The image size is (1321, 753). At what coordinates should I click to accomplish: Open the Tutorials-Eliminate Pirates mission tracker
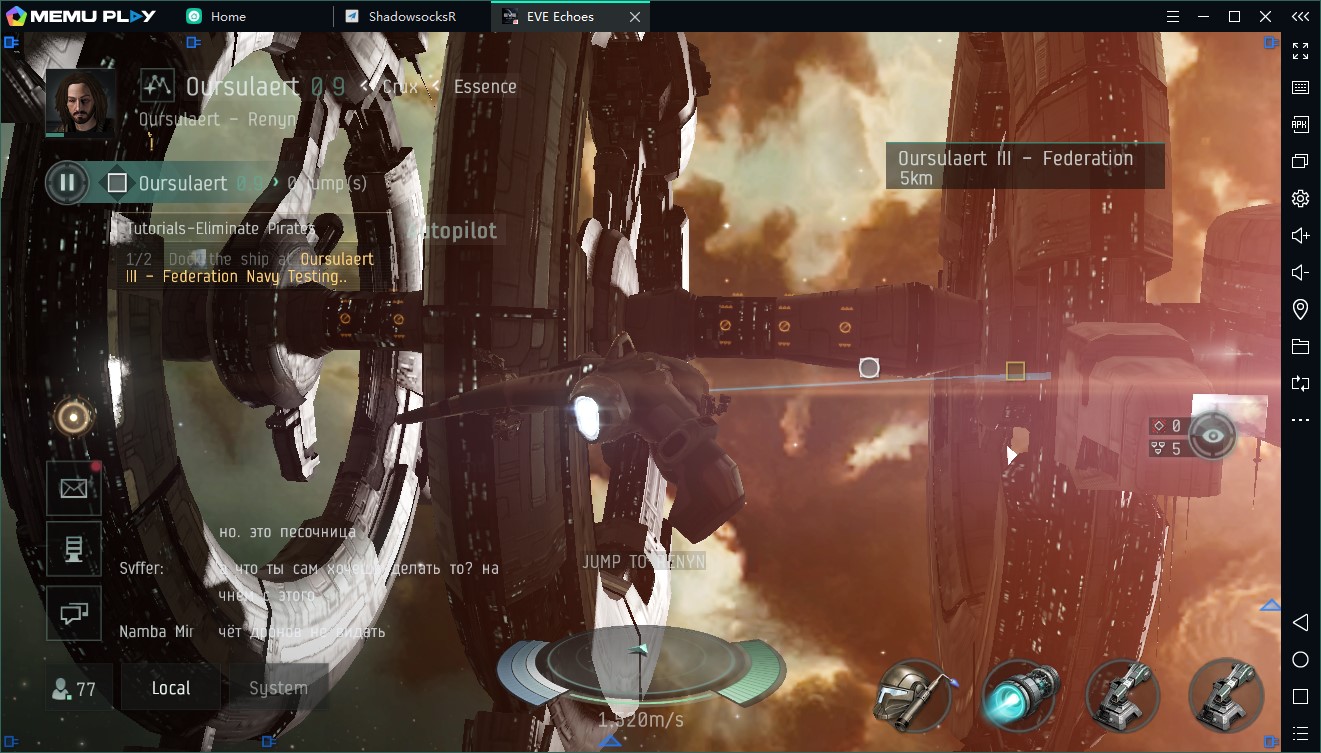[x=221, y=229]
